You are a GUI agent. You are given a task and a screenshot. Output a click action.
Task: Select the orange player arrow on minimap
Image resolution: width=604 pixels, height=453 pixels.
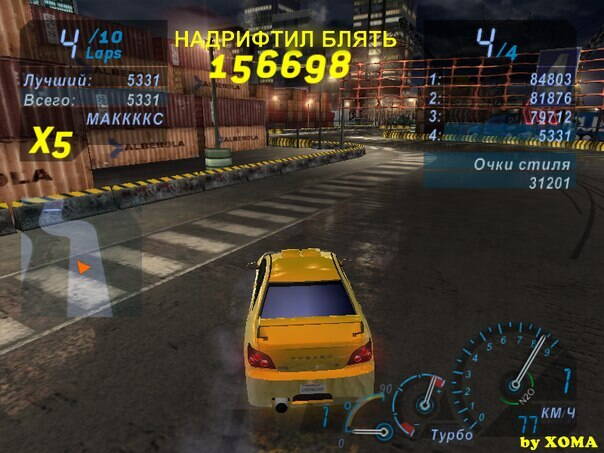84,267
